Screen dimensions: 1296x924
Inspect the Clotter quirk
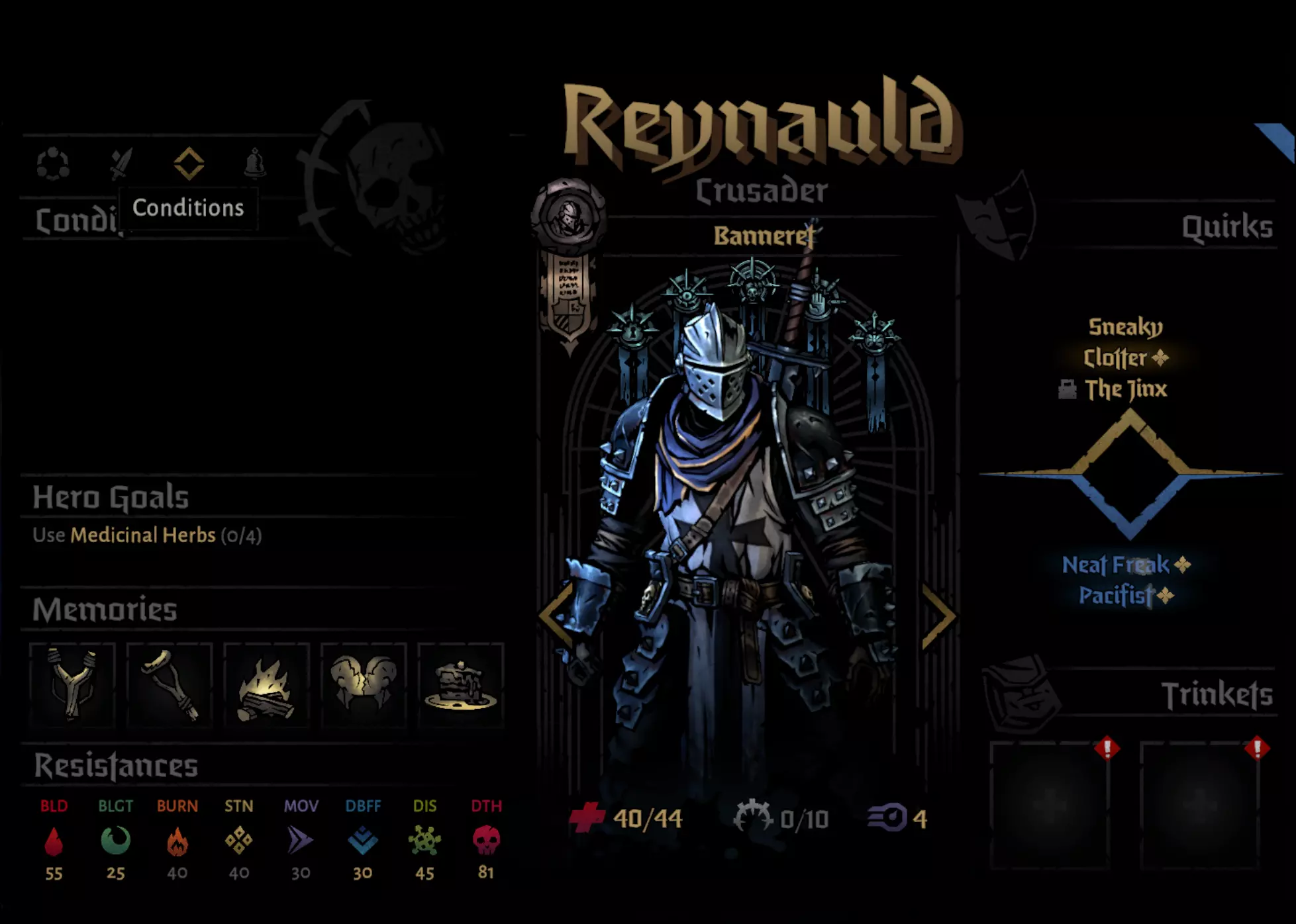[1116, 358]
